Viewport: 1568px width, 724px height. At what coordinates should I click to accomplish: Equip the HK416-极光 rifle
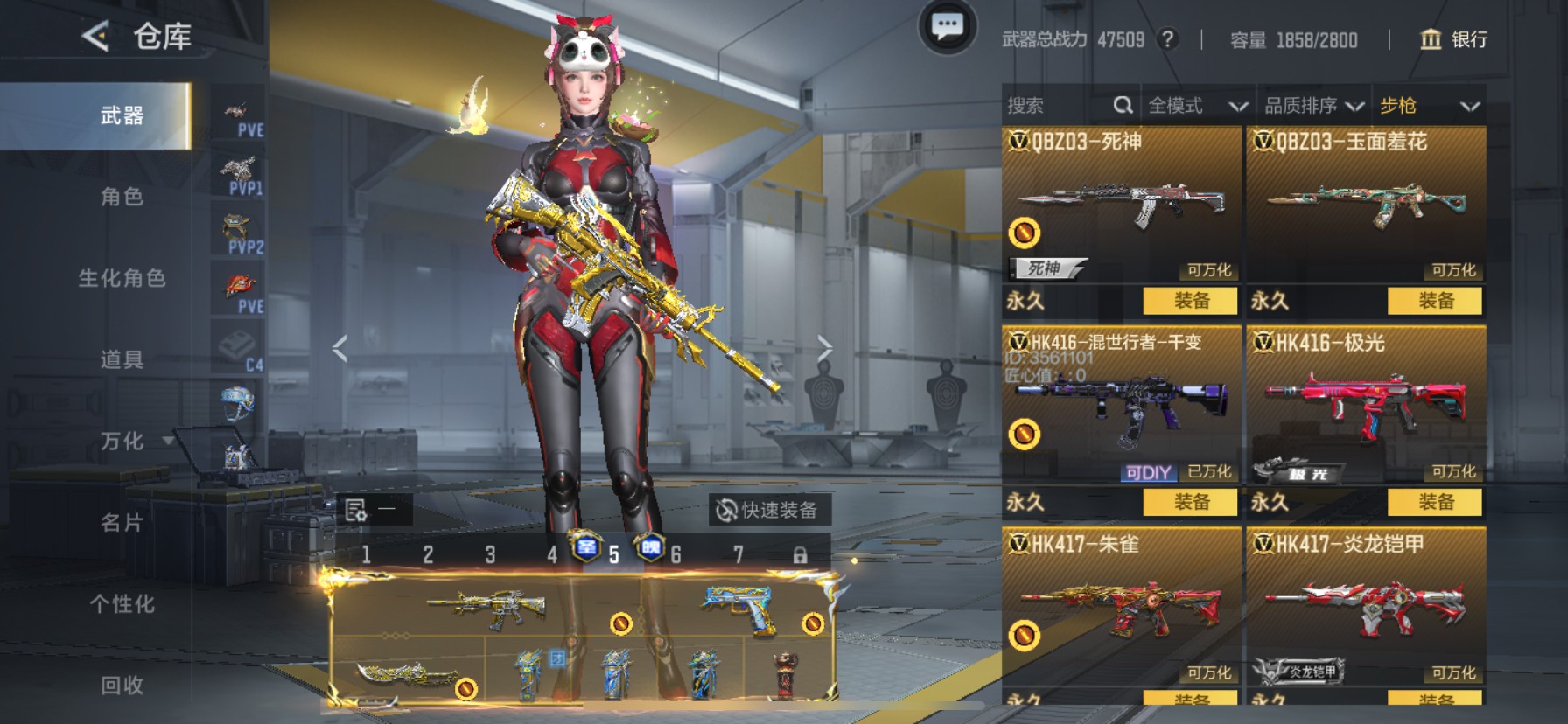tap(1434, 502)
